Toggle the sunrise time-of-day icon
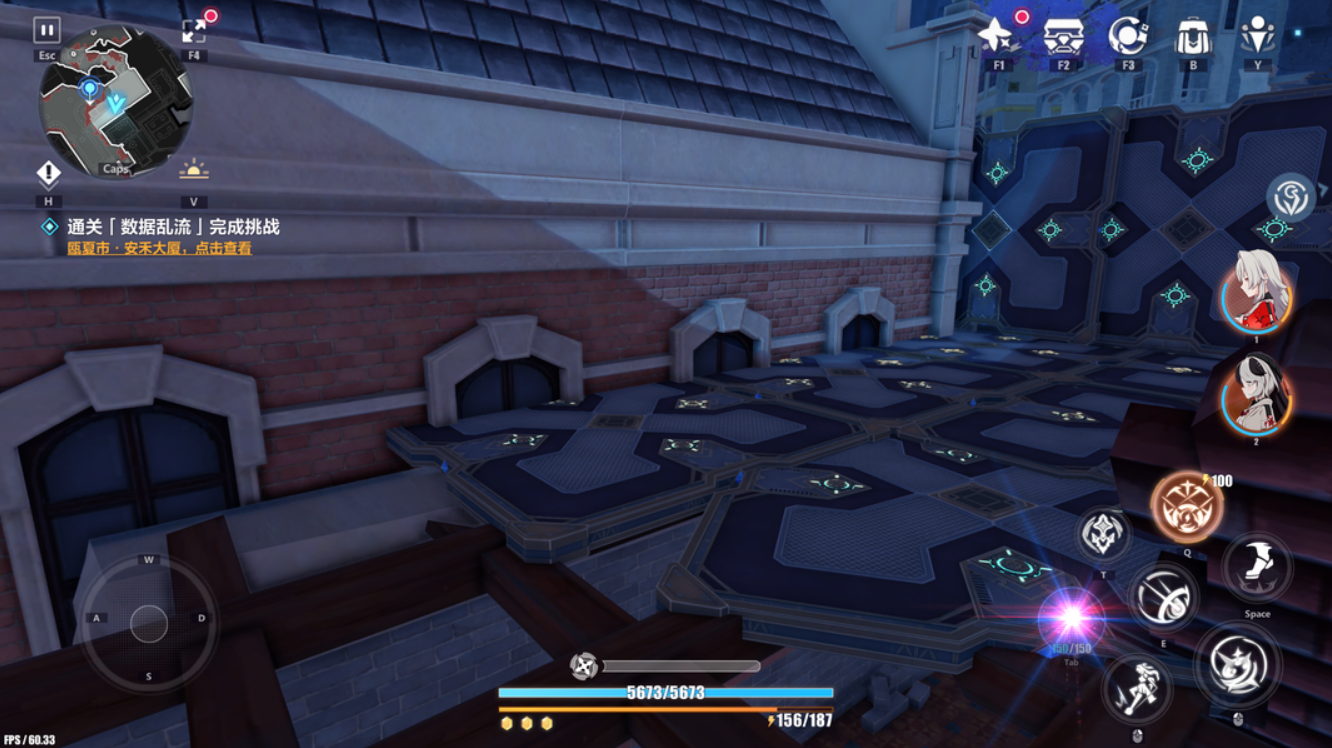The width and height of the screenshot is (1332, 748). pyautogui.click(x=193, y=171)
